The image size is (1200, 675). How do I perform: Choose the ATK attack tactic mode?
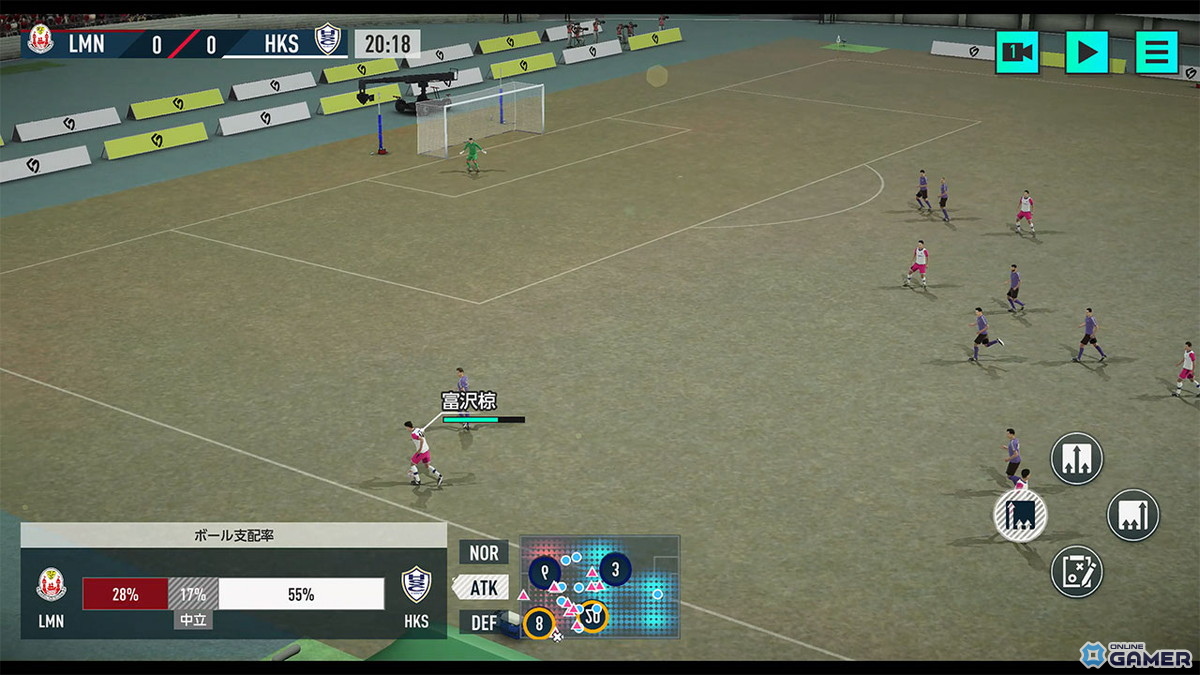tap(483, 587)
